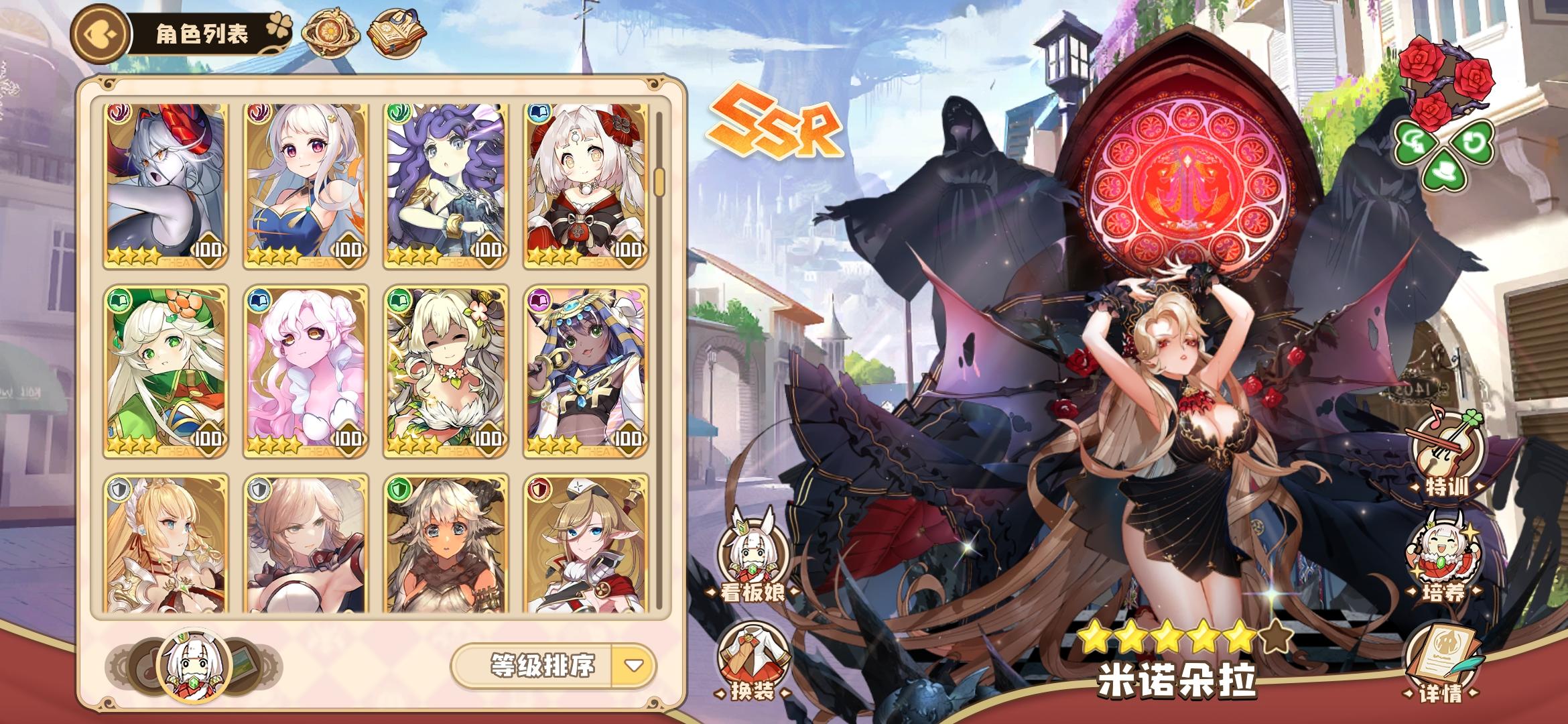
Task: Click the rose wreath emblem top right
Action: point(1447,74)
